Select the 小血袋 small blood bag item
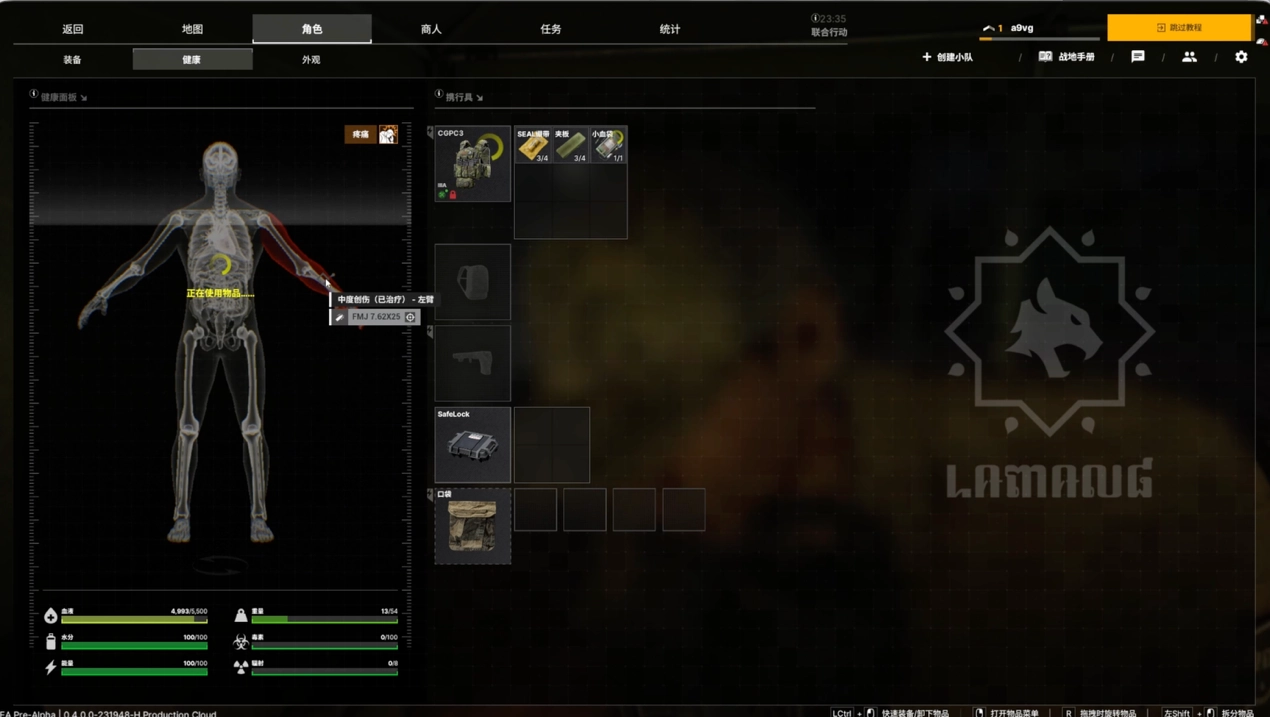1270x717 pixels. tap(608, 145)
